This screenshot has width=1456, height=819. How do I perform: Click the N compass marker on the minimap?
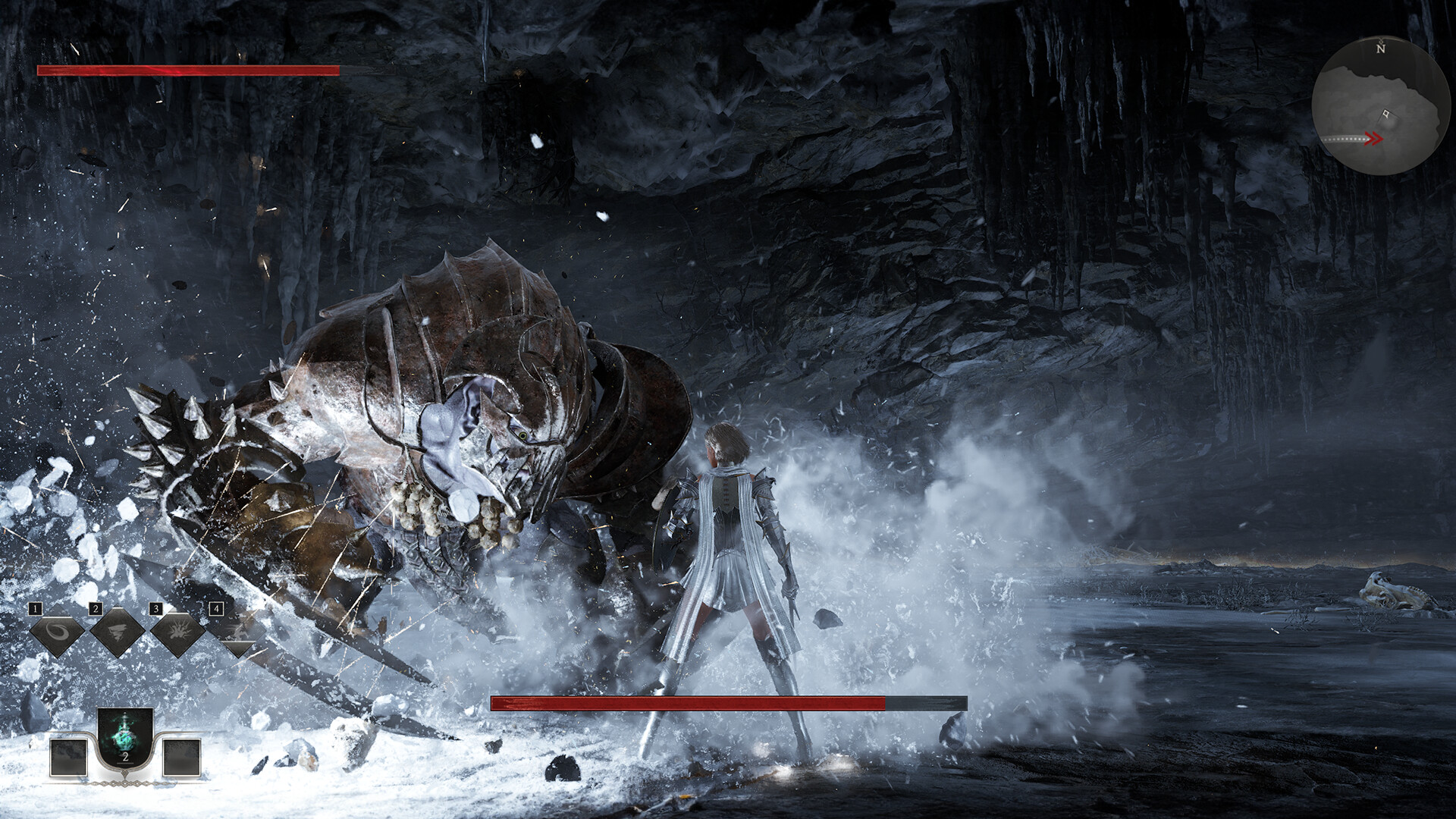click(1380, 49)
